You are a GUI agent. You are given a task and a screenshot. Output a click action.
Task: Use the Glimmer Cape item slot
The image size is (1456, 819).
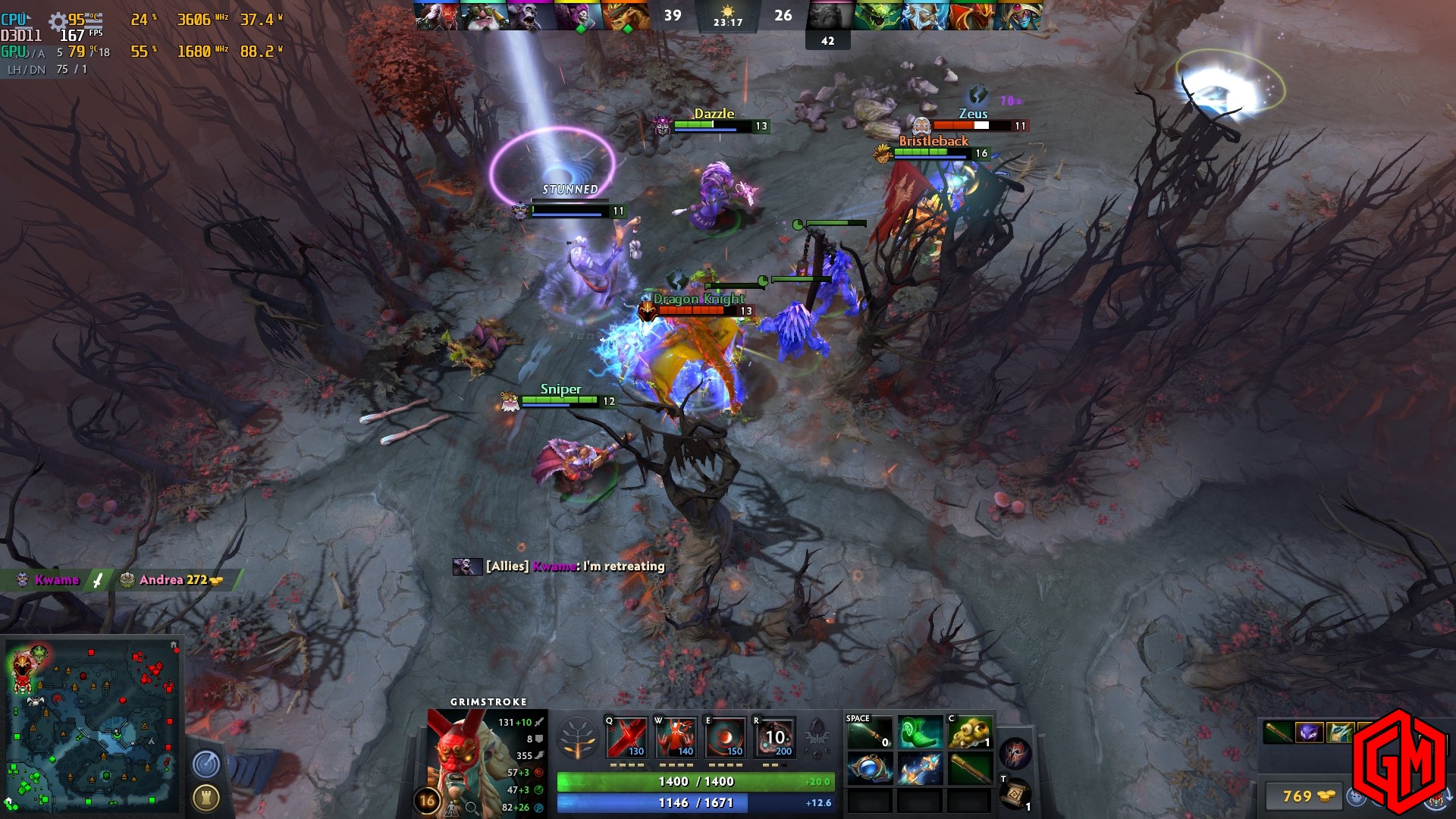click(919, 769)
